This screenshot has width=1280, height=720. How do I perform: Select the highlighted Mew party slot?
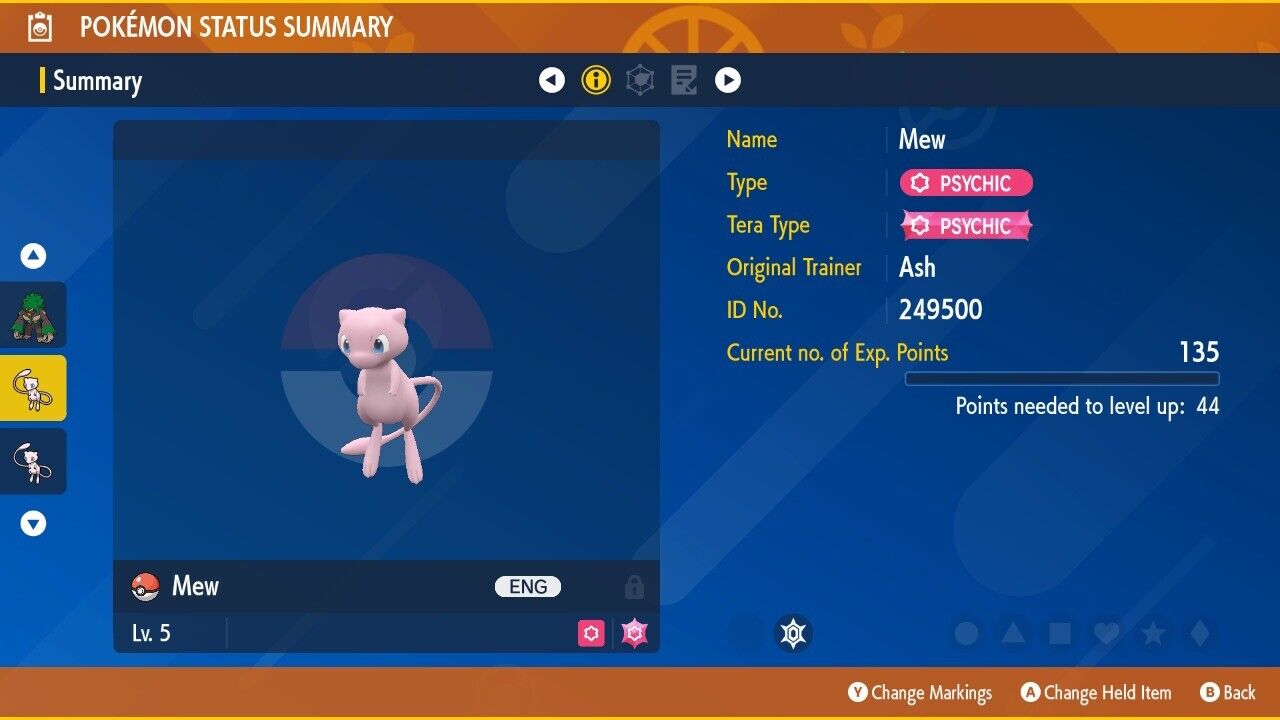34,388
